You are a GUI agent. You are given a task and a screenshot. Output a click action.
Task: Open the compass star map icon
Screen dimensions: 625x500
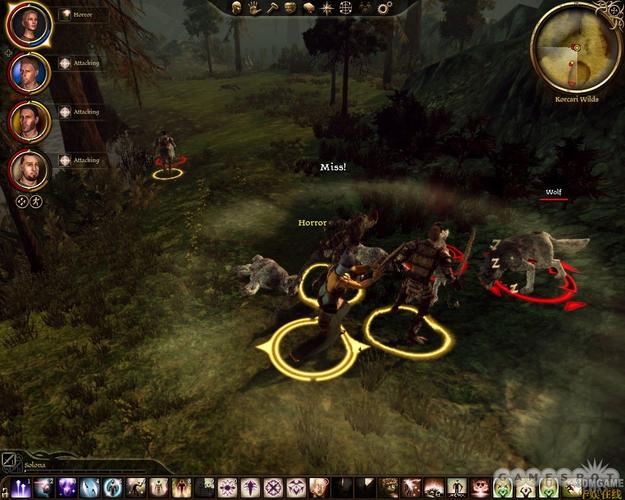click(x=327, y=8)
